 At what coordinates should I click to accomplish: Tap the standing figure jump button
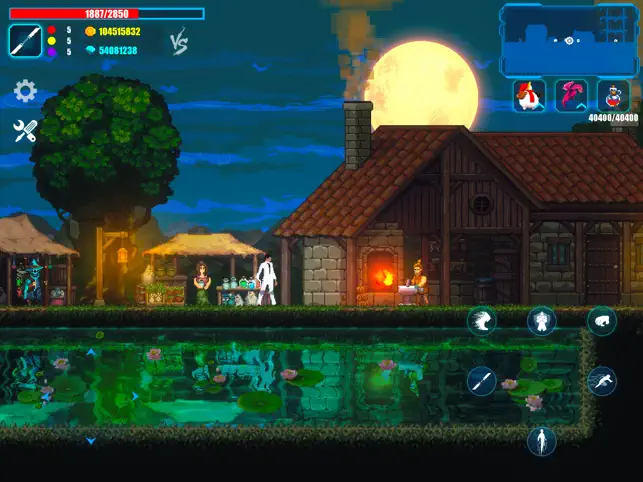542,440
